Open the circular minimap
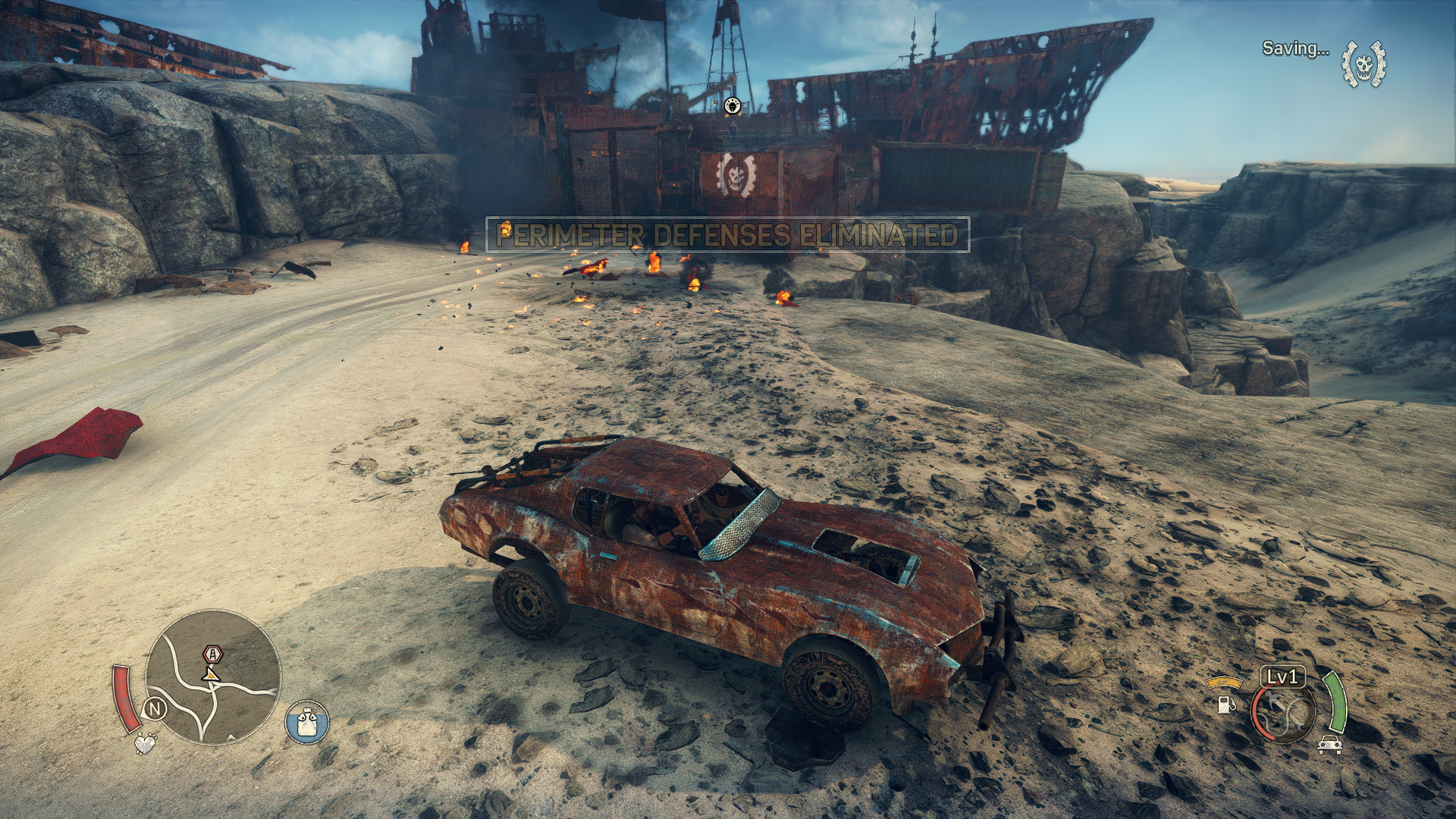Viewport: 1456px width, 819px height. (x=213, y=678)
